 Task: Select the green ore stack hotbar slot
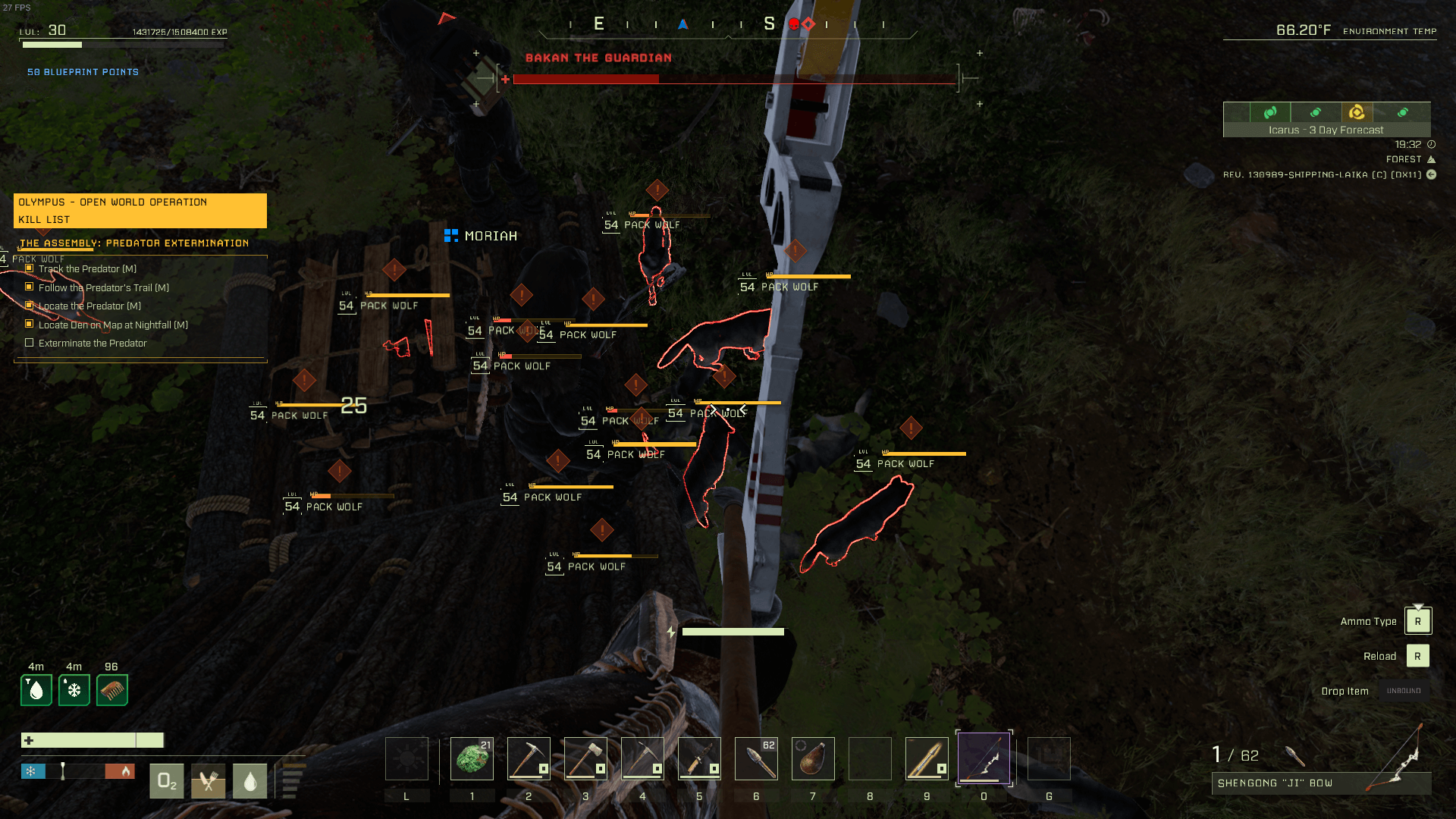[x=472, y=758]
